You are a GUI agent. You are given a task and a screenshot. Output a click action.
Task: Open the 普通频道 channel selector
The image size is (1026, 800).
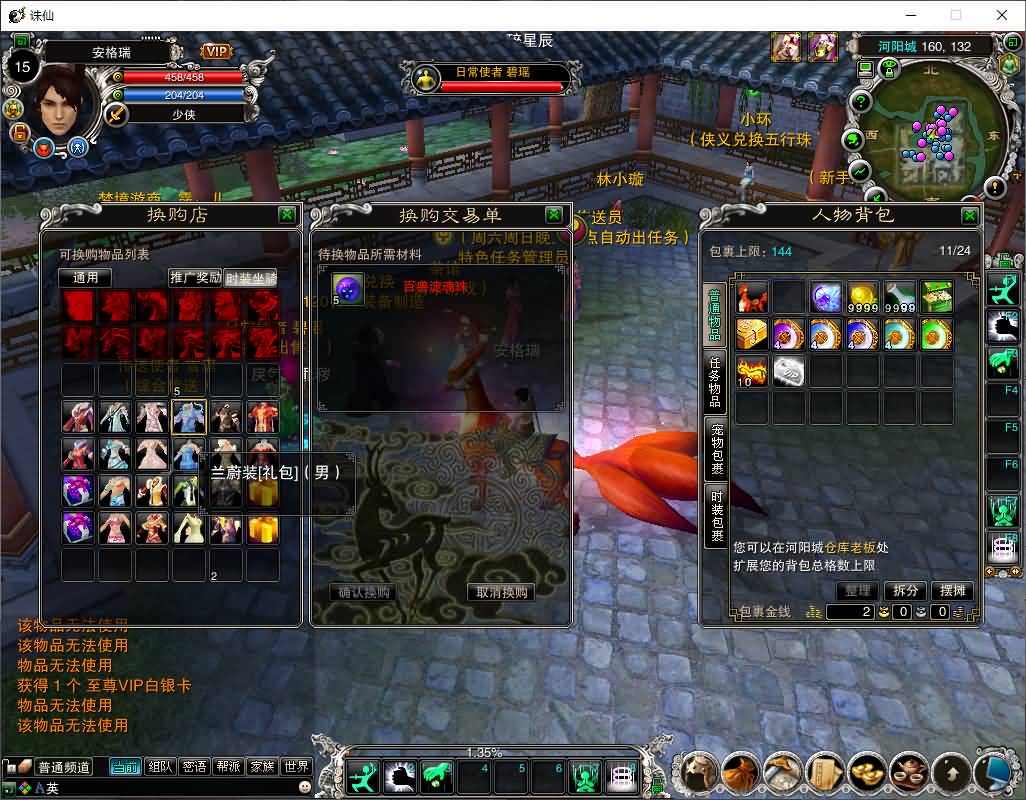(64, 767)
